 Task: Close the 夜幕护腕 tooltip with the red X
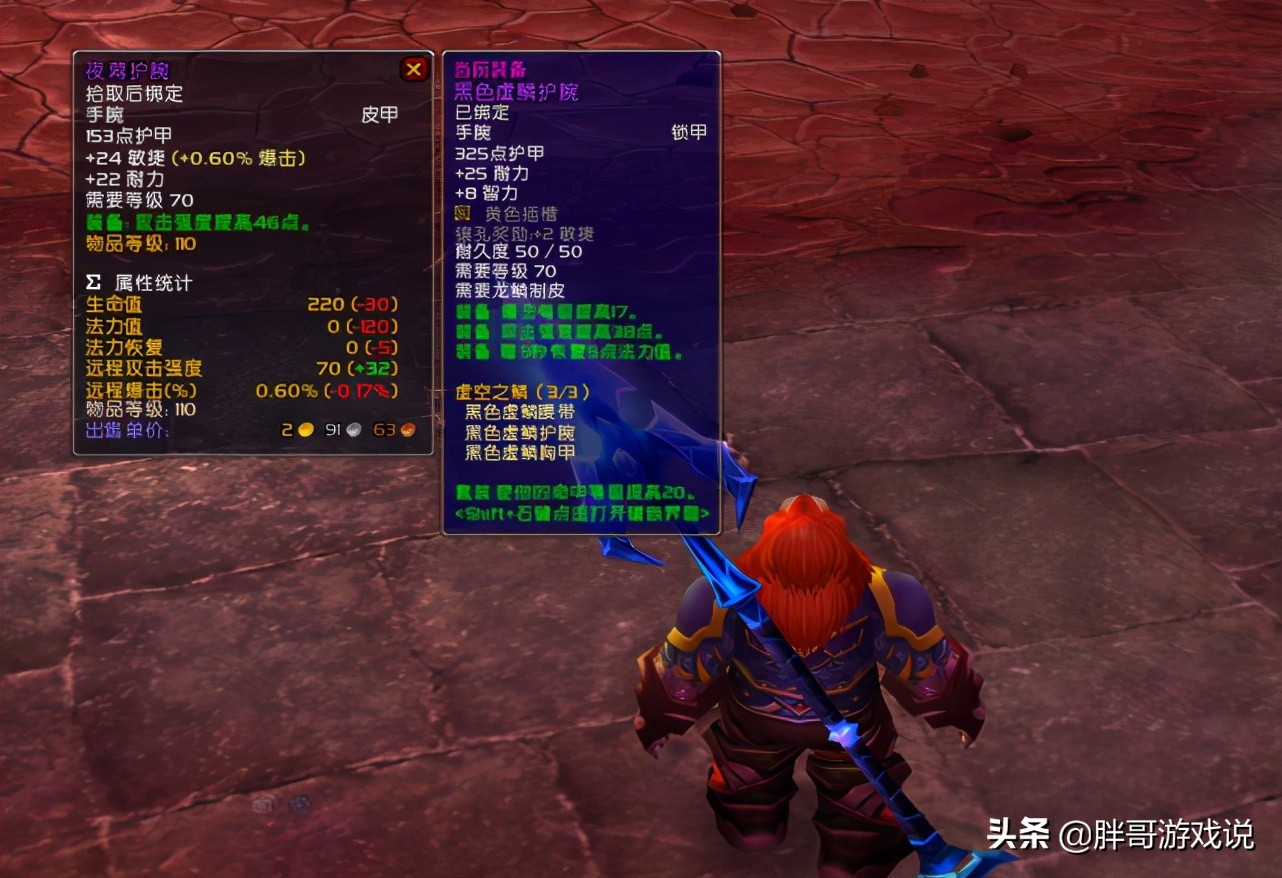pos(414,69)
